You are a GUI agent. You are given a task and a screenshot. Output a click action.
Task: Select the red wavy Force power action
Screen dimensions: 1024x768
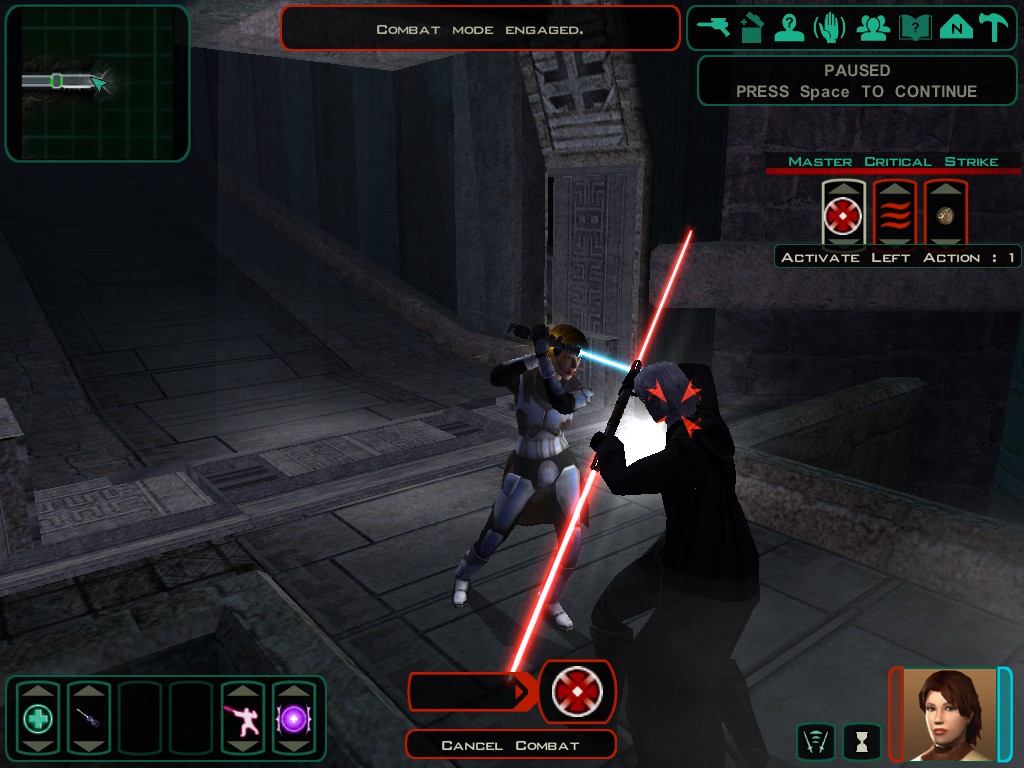coord(895,213)
